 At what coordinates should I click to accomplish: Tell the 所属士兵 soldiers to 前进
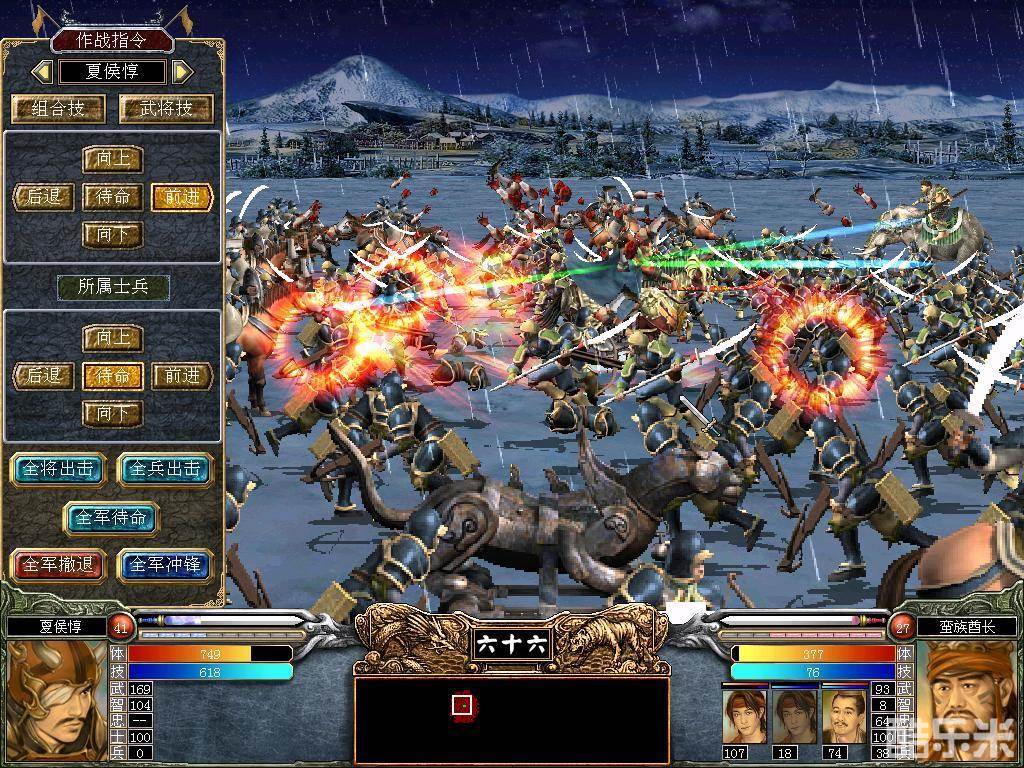click(182, 376)
